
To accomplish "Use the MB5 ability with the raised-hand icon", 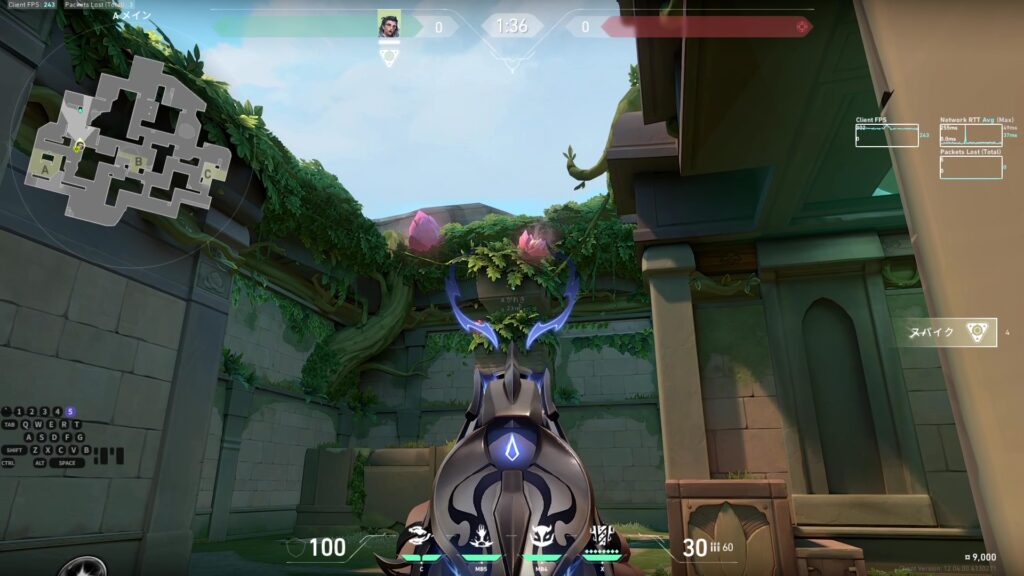I will pos(481,537).
